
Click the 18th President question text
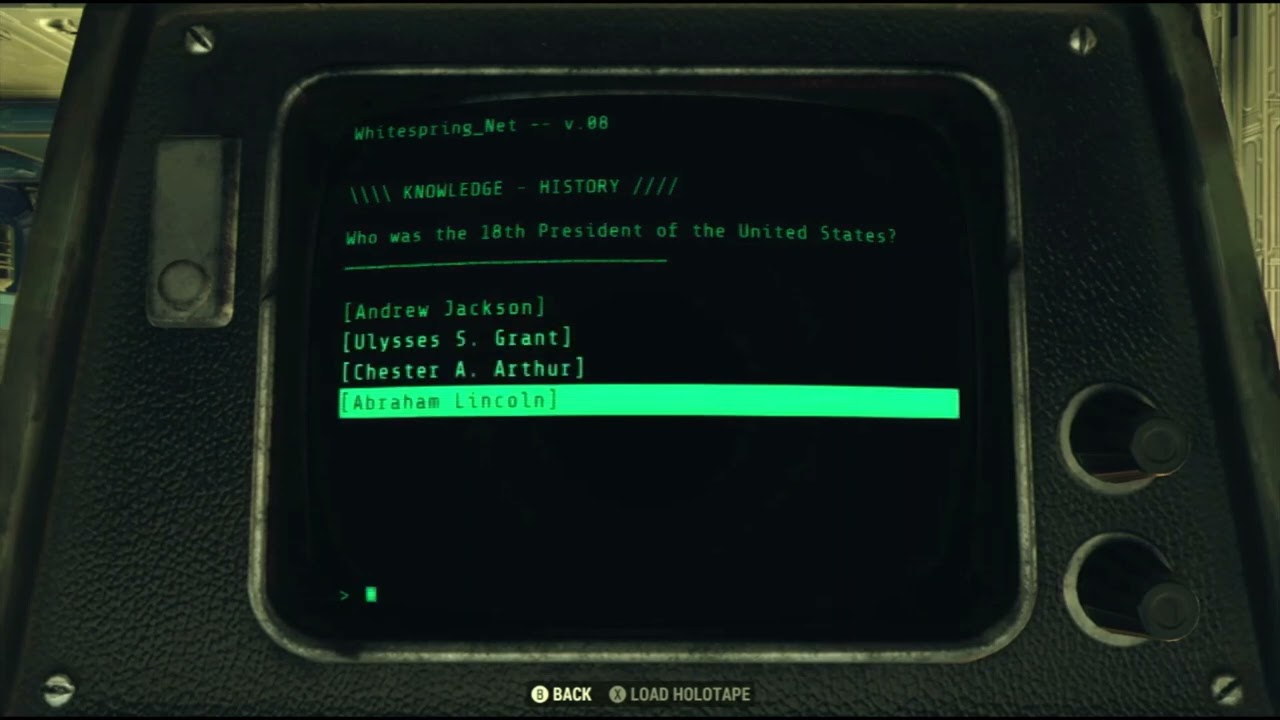click(x=620, y=232)
